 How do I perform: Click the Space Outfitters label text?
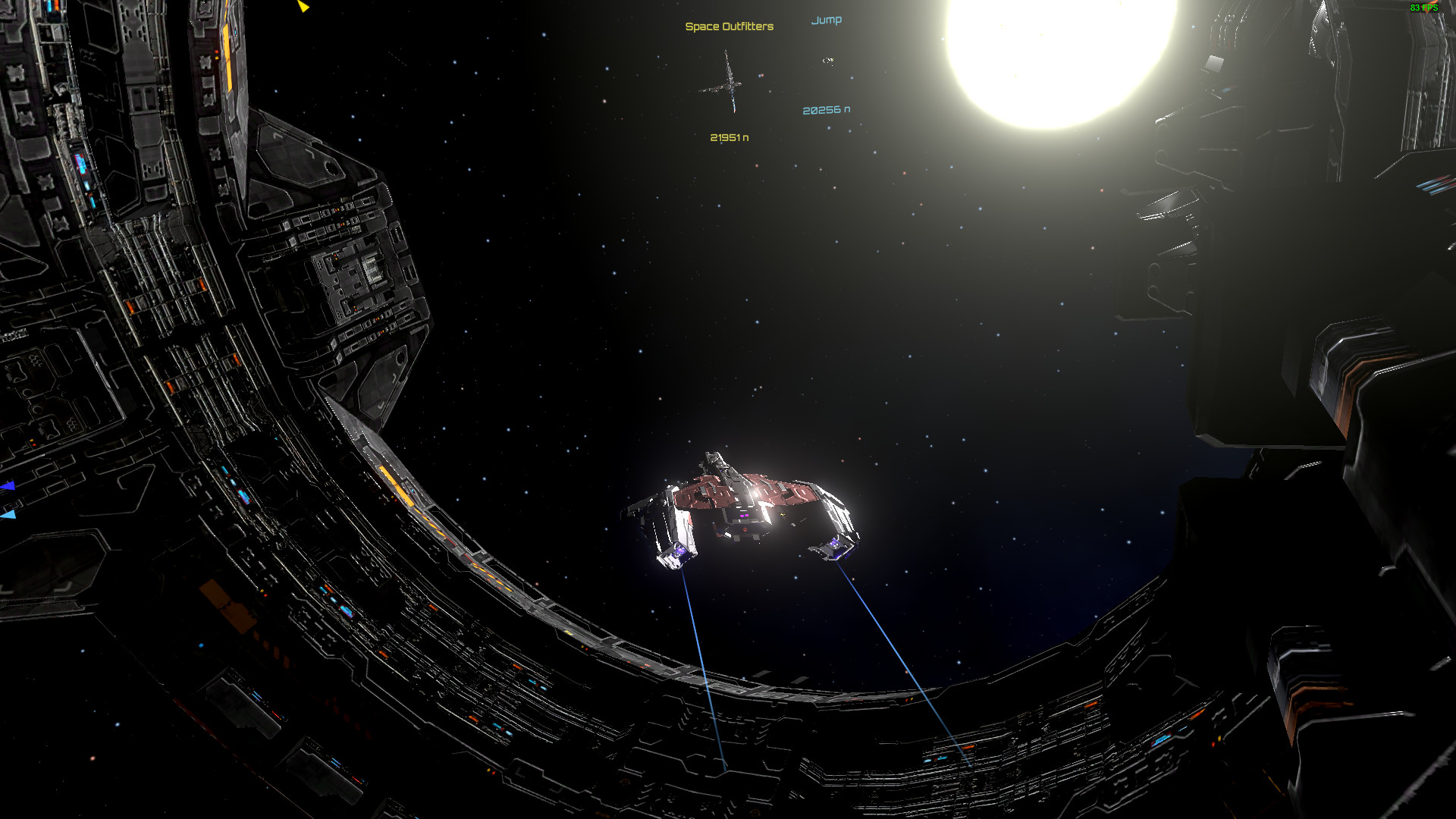point(730,25)
